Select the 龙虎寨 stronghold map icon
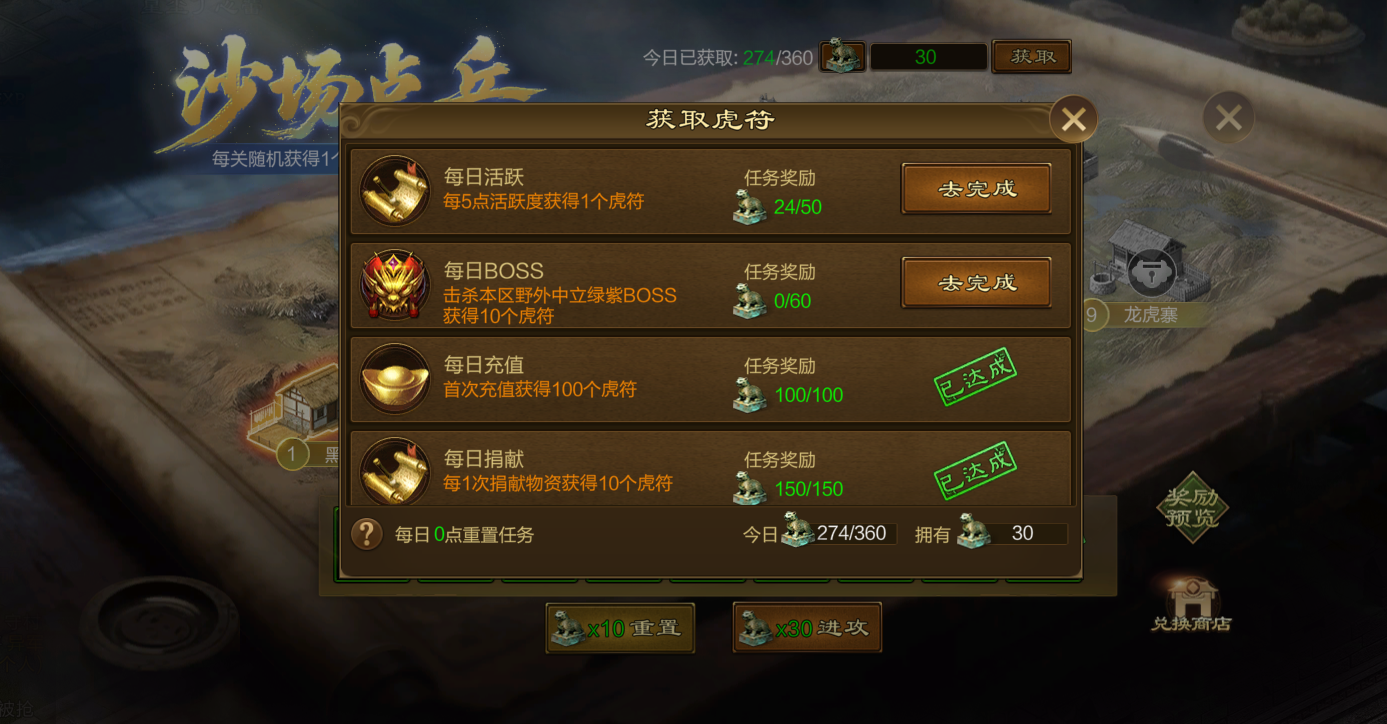Viewport: 1387px width, 724px height. pos(1152,271)
